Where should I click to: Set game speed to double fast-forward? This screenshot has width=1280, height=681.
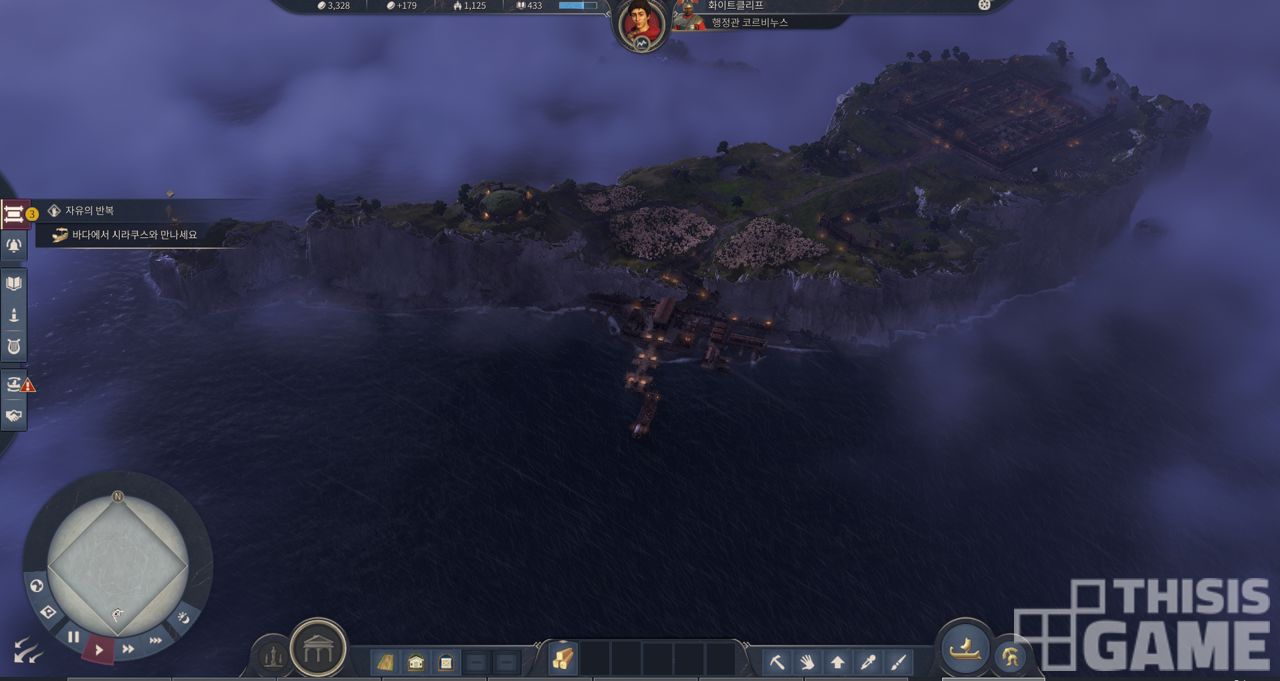[128, 648]
